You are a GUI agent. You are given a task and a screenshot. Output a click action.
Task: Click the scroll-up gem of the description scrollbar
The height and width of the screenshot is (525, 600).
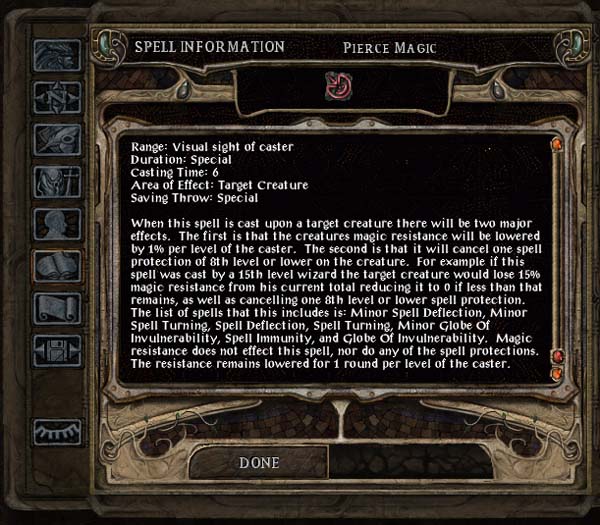(557, 147)
